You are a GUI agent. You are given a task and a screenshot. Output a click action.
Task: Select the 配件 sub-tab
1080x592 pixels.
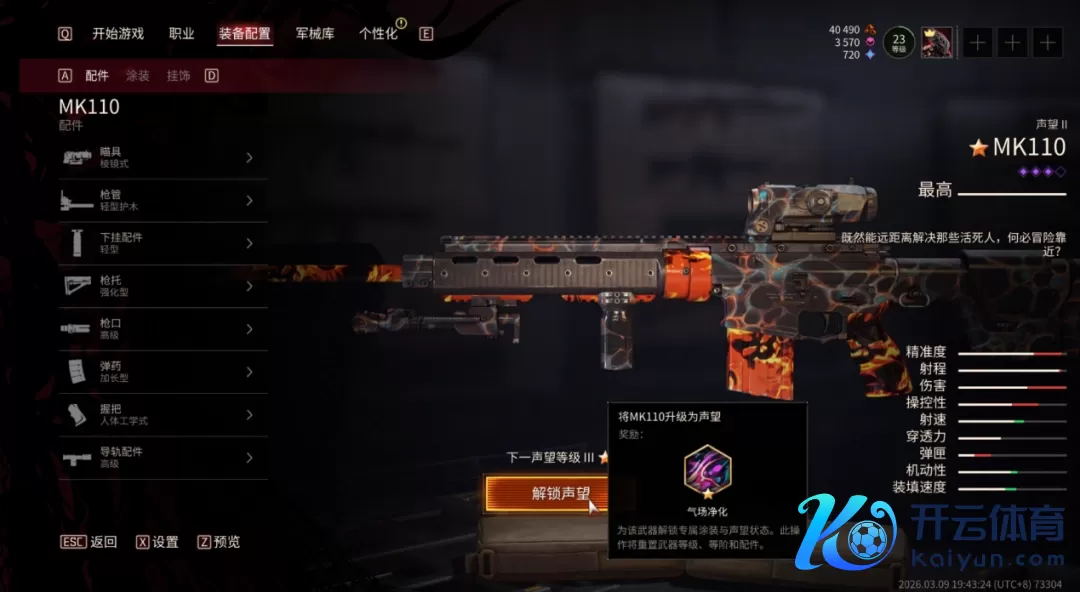pos(97,76)
